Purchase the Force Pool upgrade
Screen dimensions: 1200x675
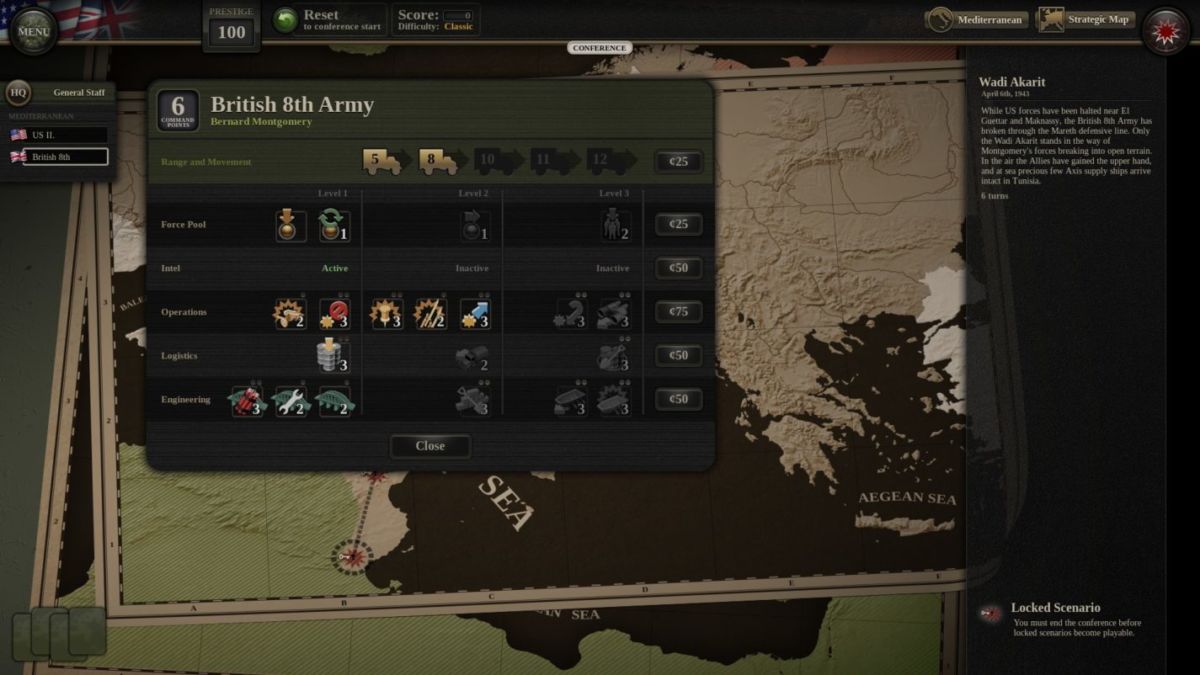point(679,225)
